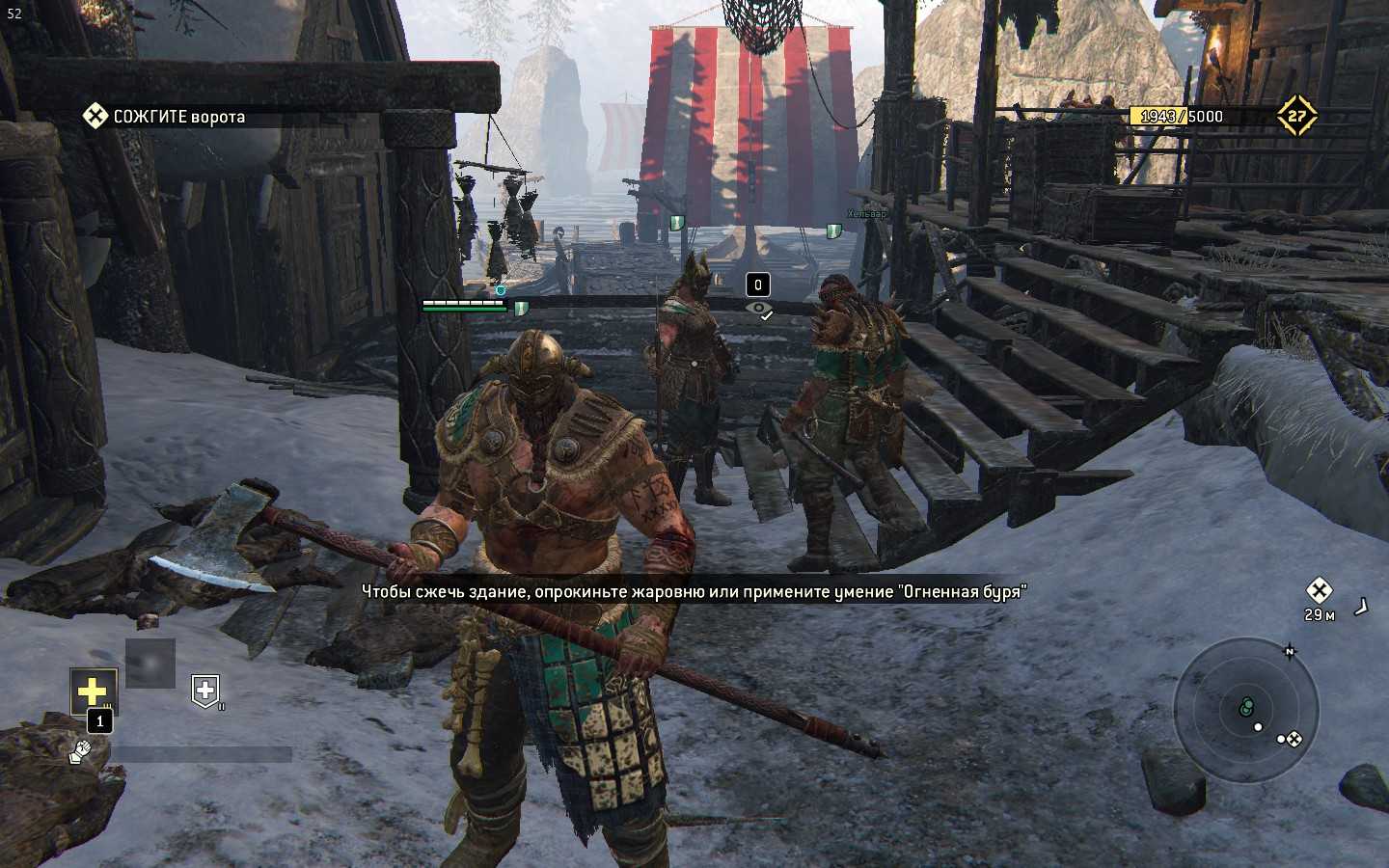Select the empty grey feat slot
The height and width of the screenshot is (868, 1389).
(x=150, y=664)
